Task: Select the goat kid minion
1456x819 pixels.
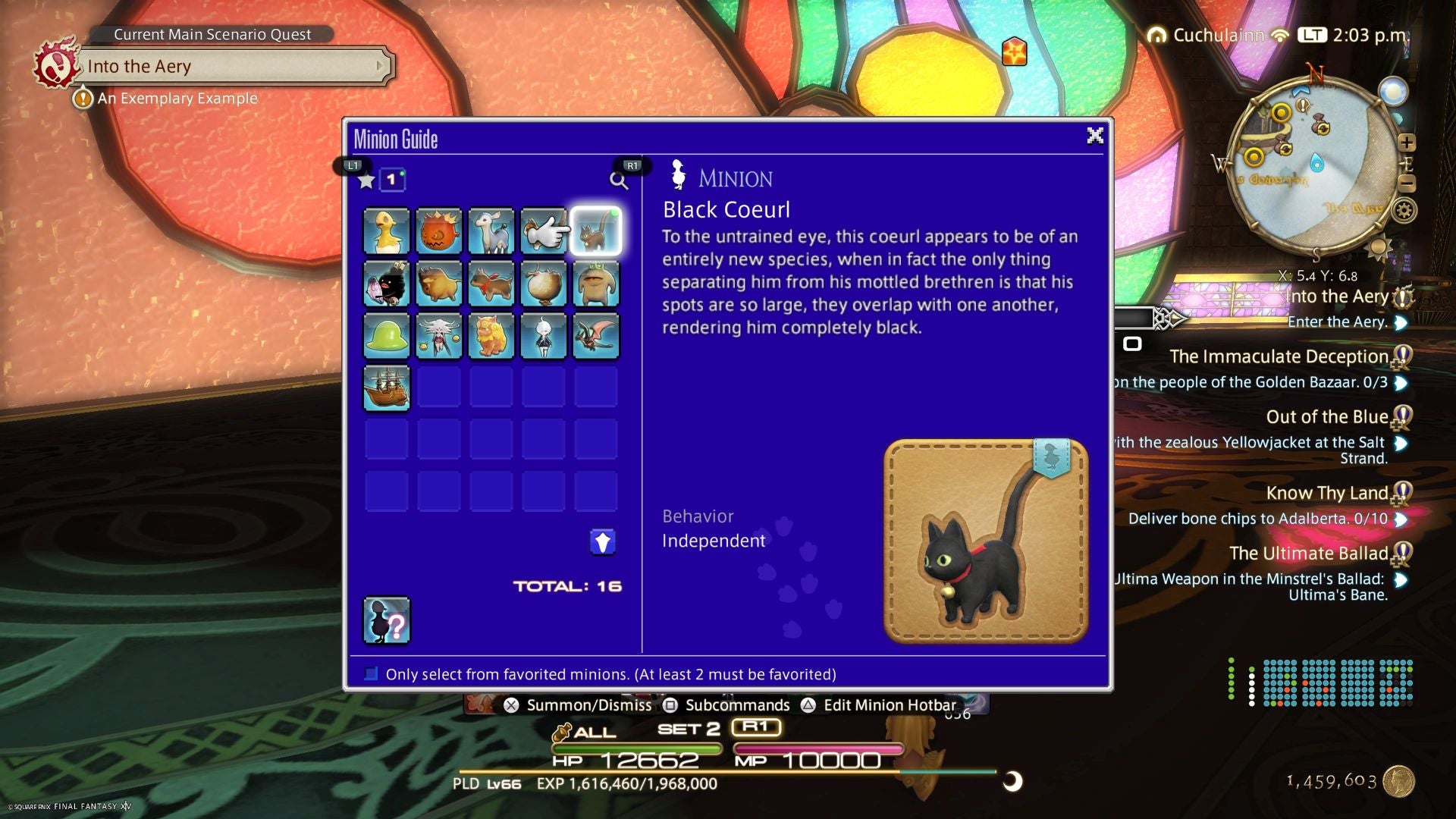Action: (491, 231)
